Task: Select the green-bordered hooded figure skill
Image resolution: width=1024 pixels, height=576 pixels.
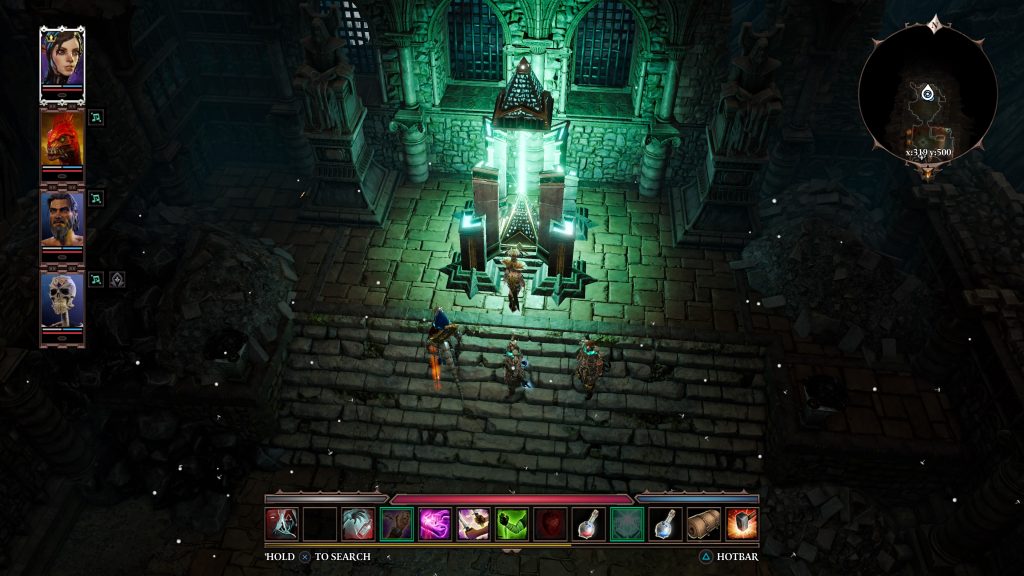Action: point(397,524)
